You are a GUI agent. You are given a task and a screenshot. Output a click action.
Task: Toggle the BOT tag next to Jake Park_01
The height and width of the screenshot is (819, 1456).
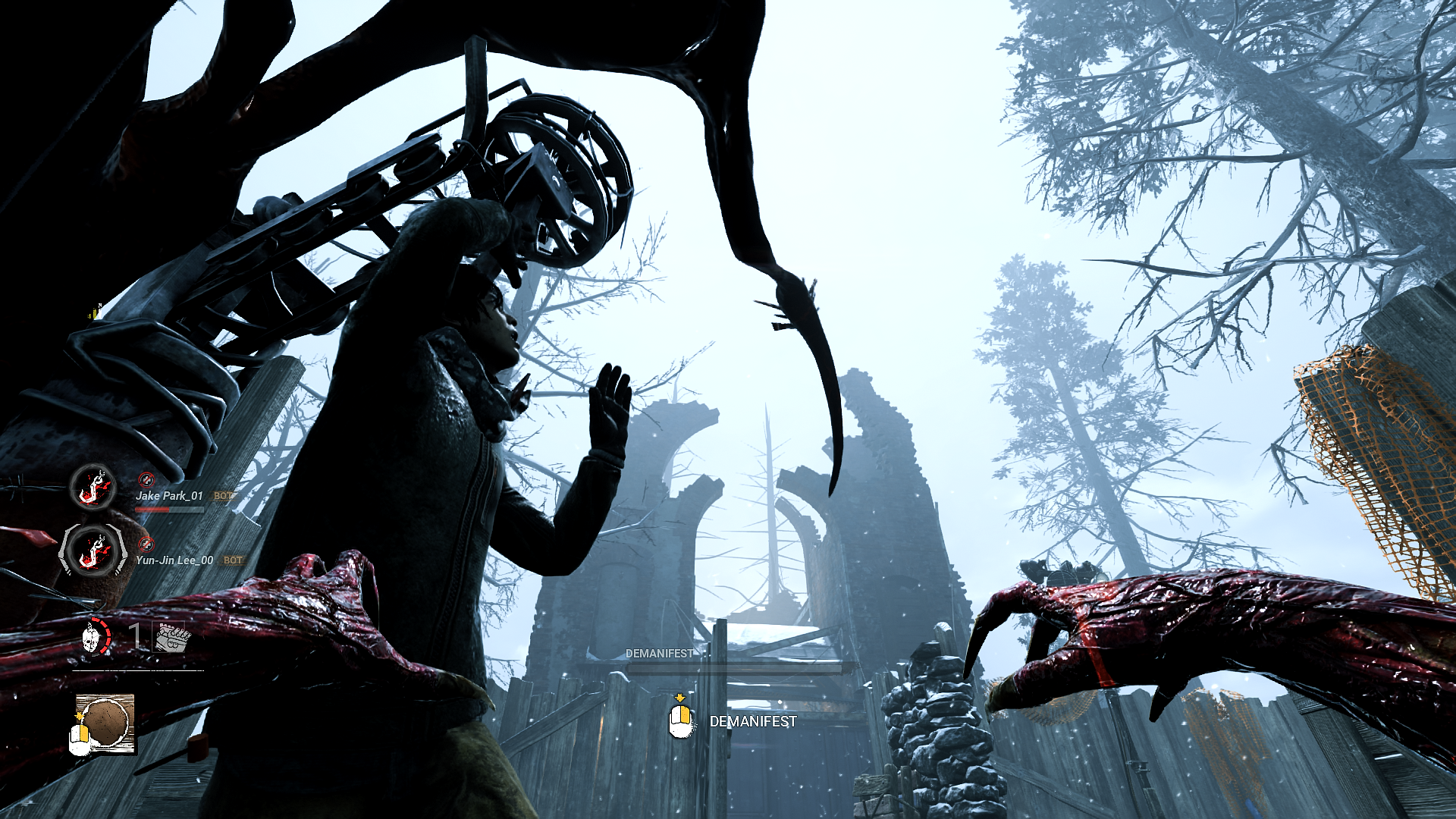[x=224, y=496]
